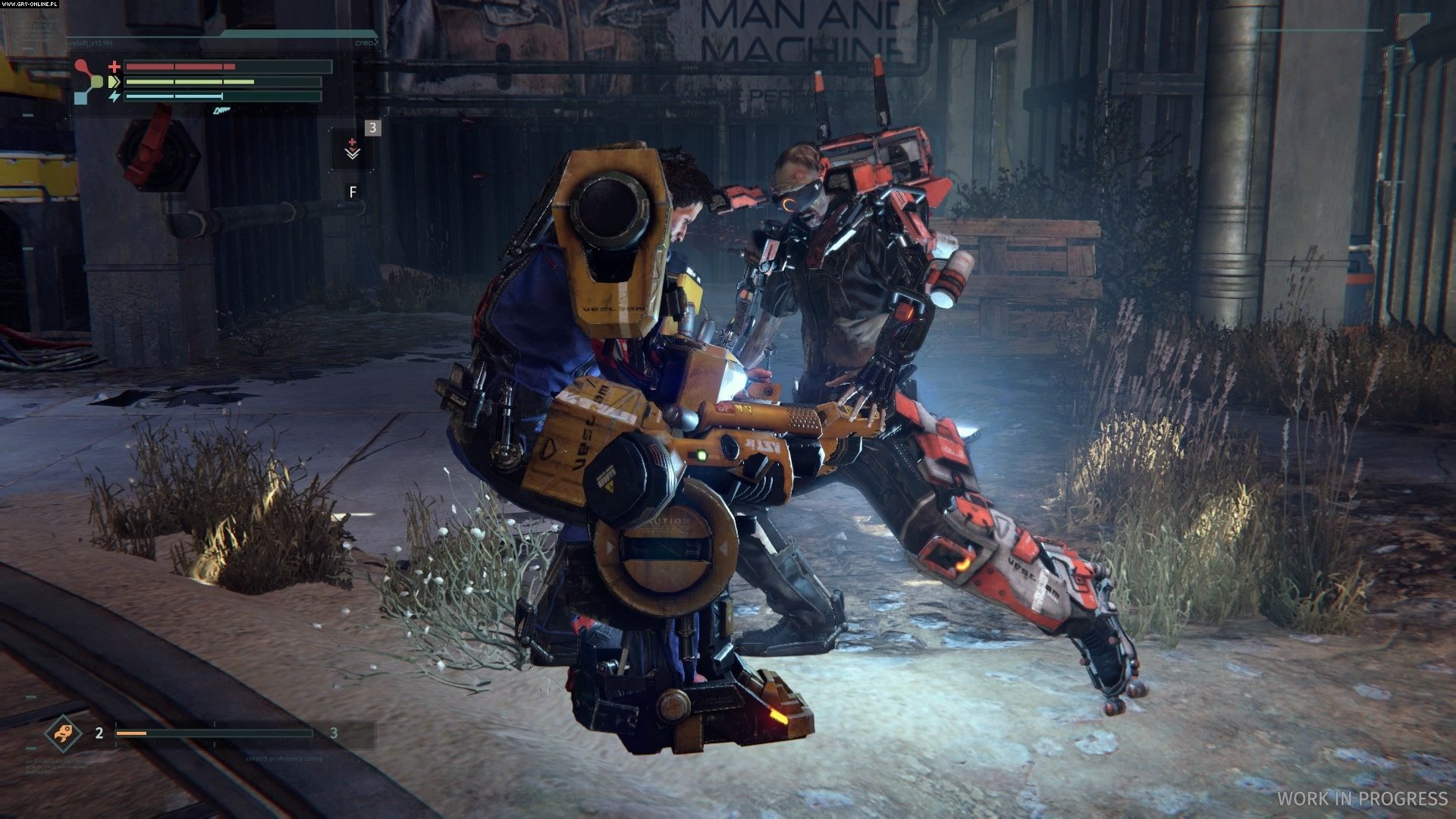1456x819 pixels.
Task: Click the proficiency rating badge icon
Action: pyautogui.click(x=63, y=733)
